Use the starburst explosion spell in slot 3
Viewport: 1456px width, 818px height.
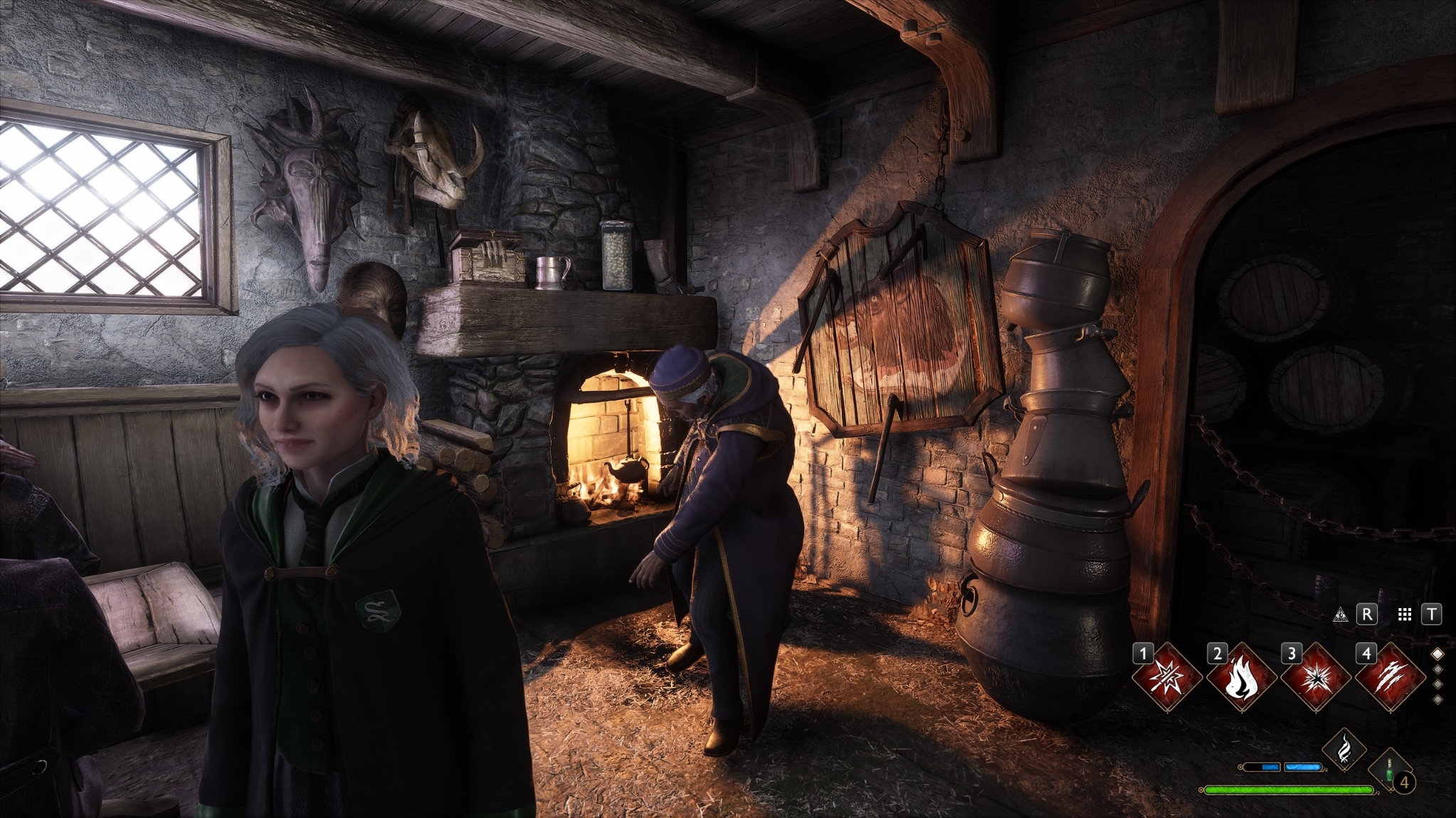(1316, 676)
